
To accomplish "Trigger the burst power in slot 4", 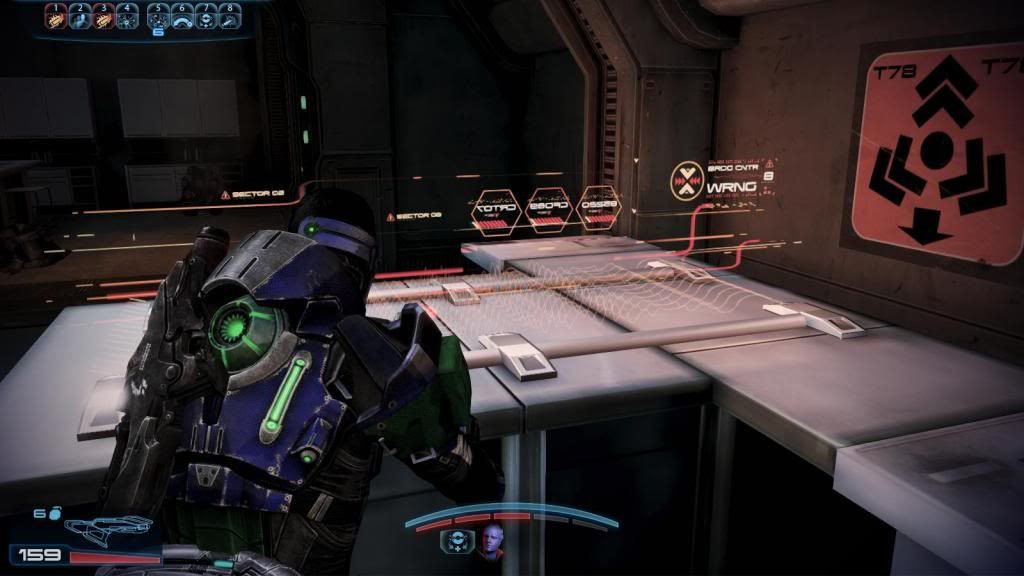I will 126,16.
